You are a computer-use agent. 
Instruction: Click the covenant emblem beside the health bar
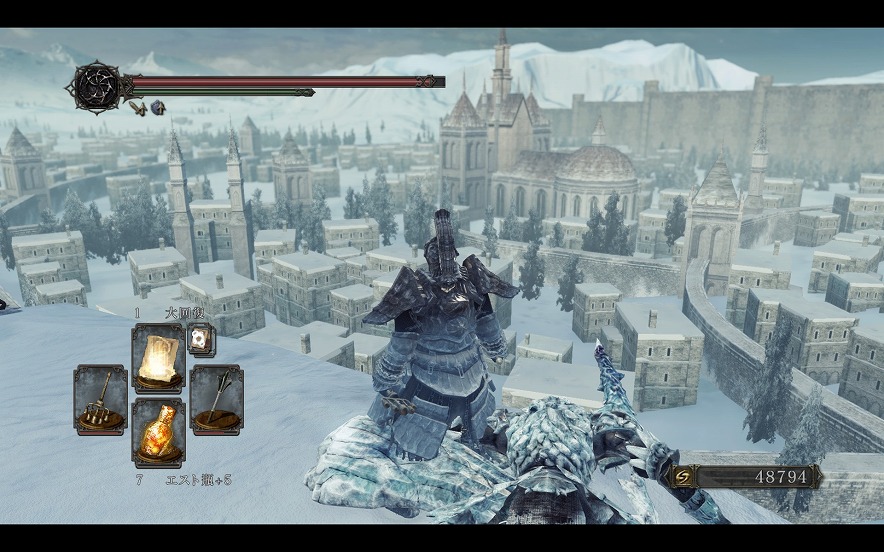[98, 87]
